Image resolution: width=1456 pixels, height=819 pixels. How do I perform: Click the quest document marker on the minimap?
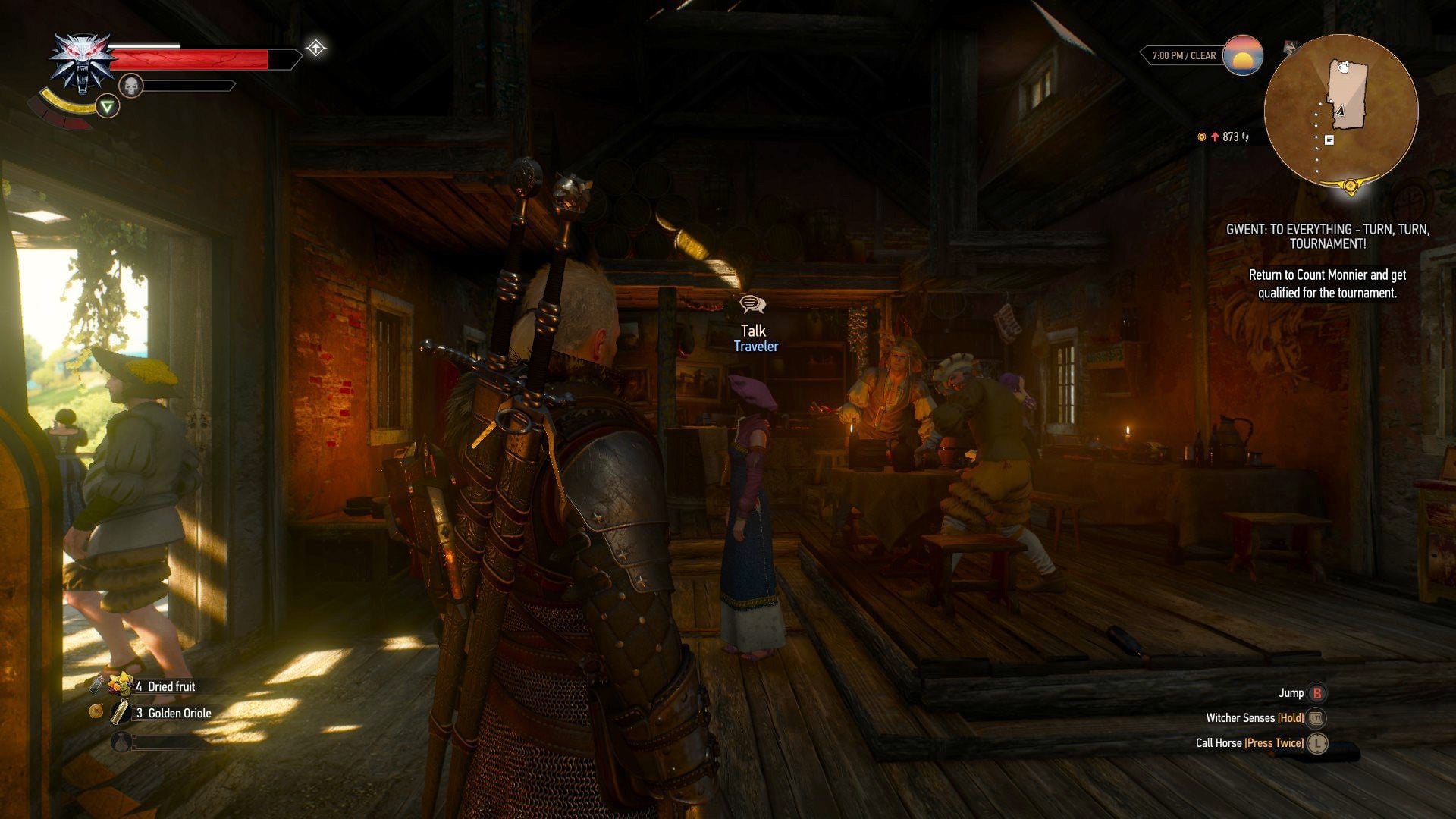[x=1329, y=140]
